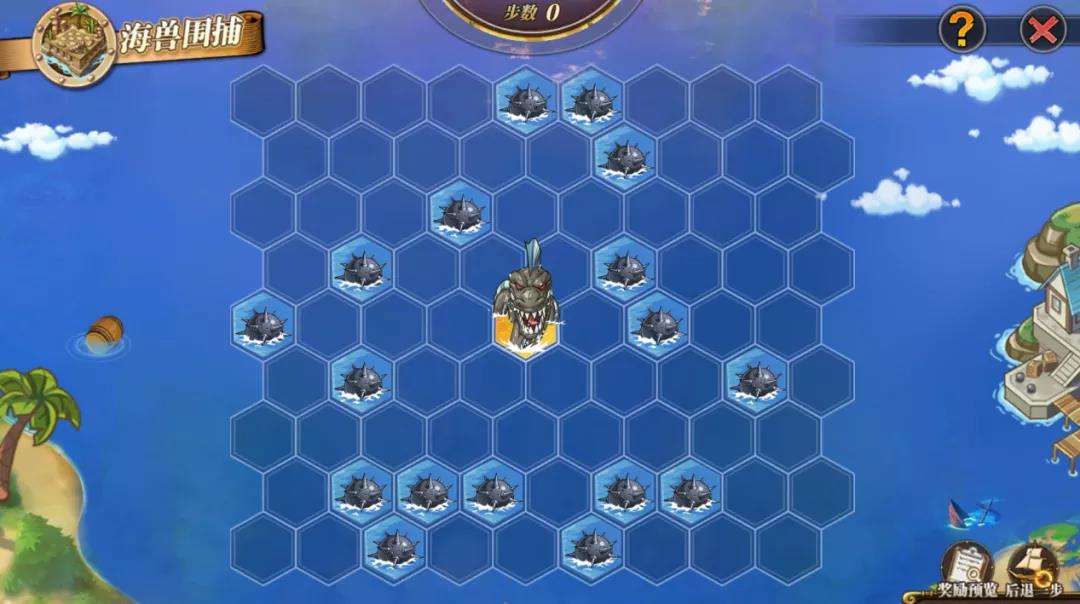Open the 奖励预览 reward preview scroll
This screenshot has height=604, width=1080.
pyautogui.click(x=967, y=566)
